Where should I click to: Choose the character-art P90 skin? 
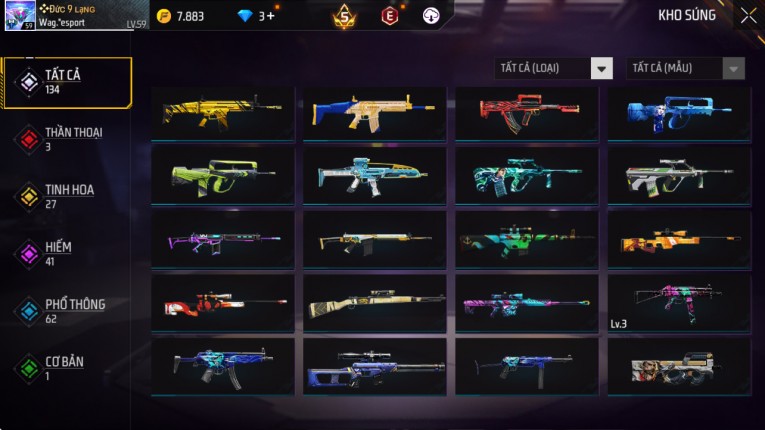679,365
